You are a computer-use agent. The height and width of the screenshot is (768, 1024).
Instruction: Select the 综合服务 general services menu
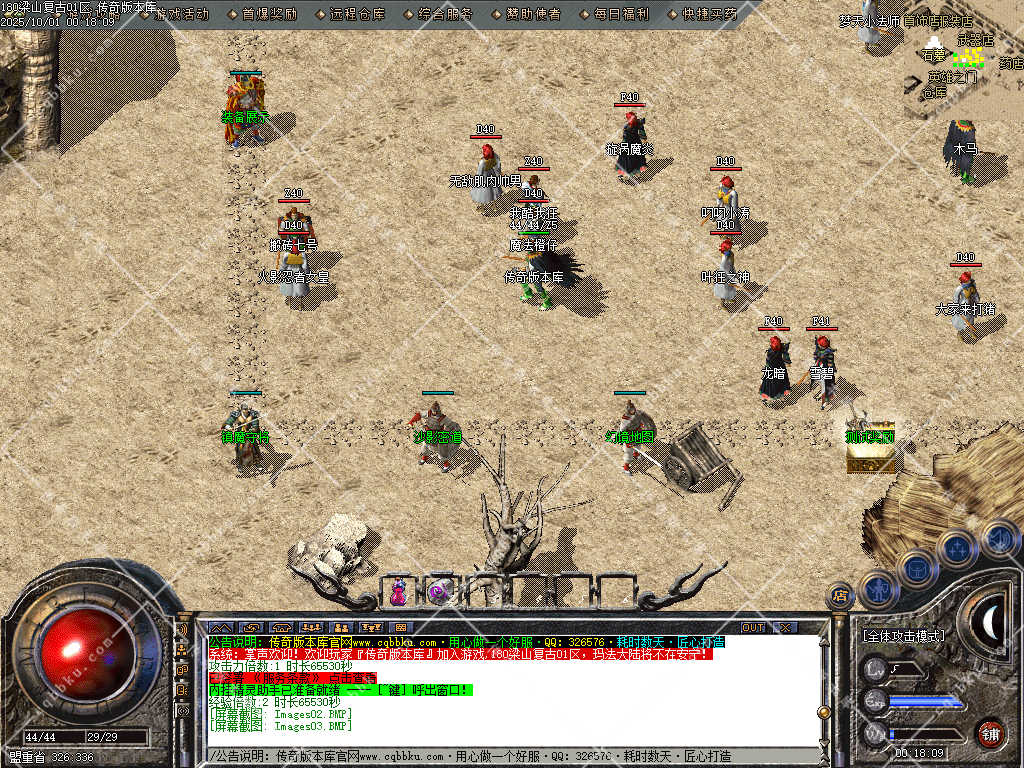click(x=444, y=14)
